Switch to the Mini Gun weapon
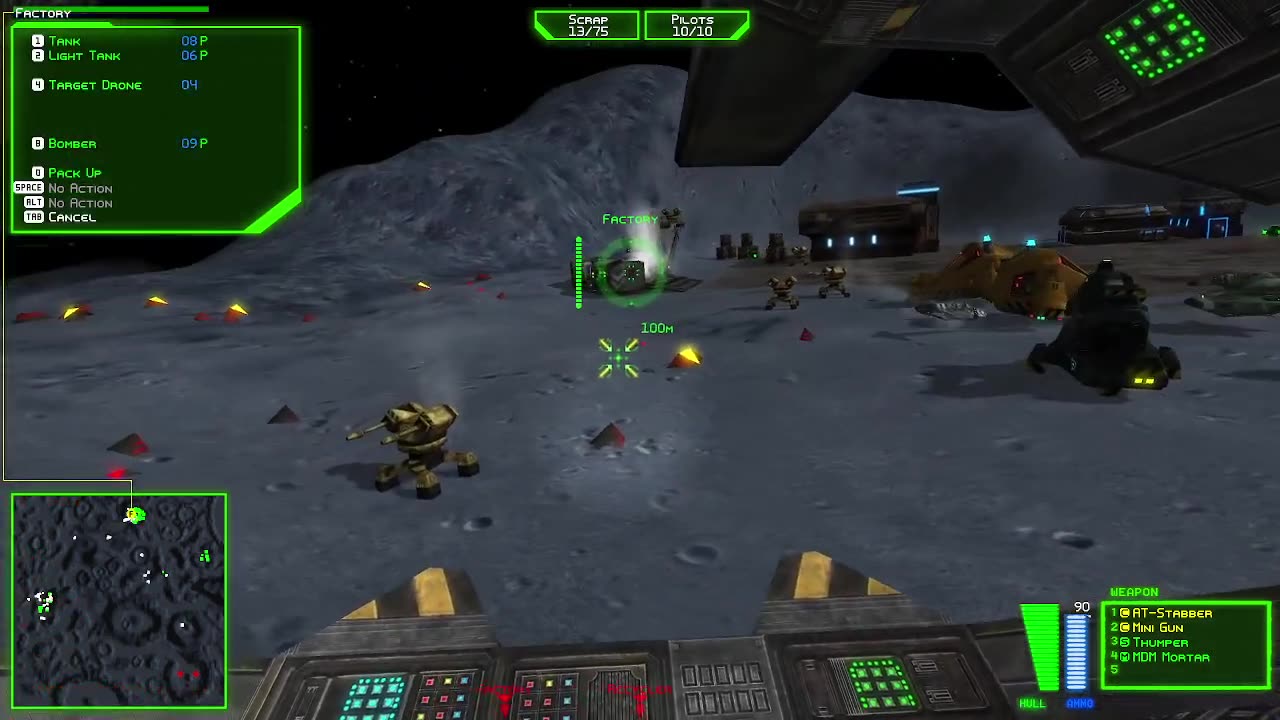 (1157, 628)
